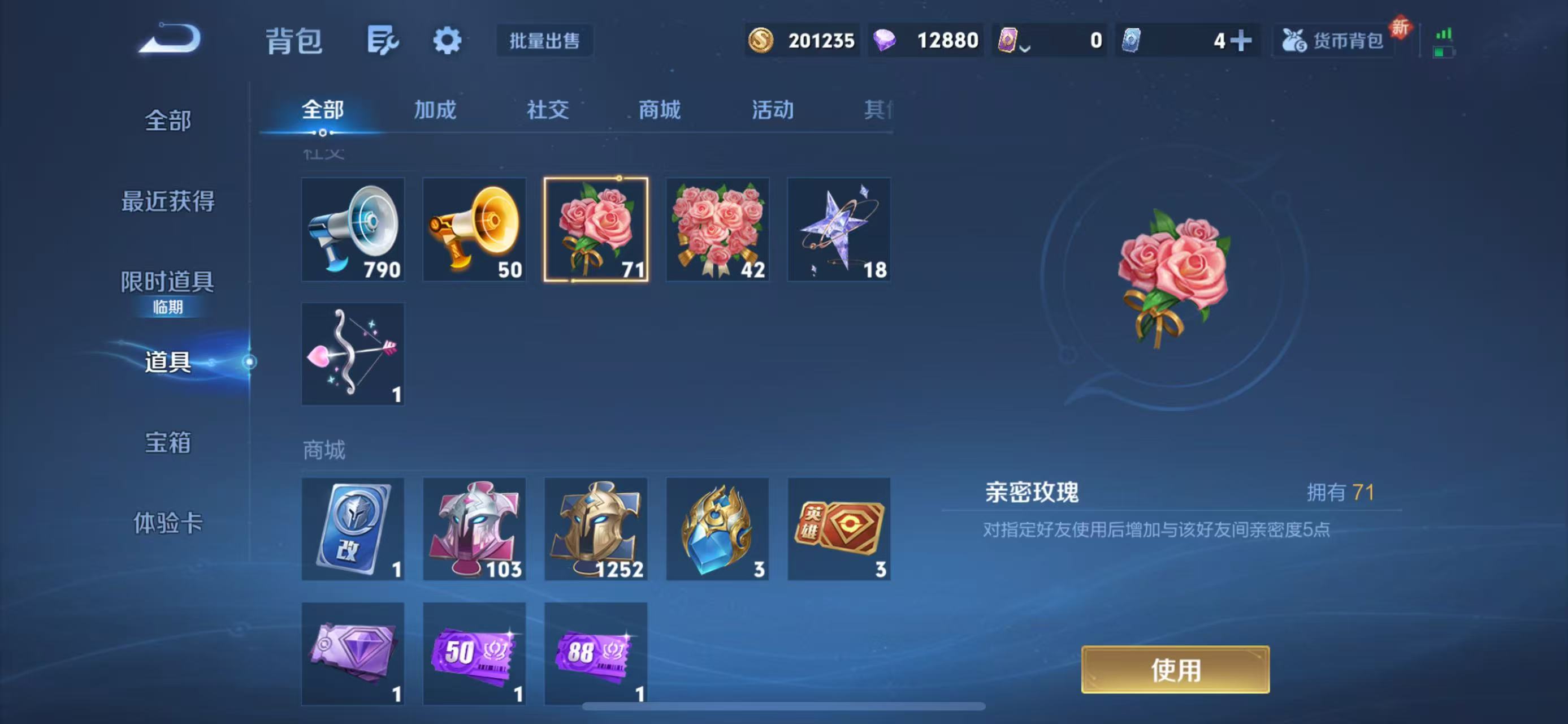
Task: Open the settings gear icon
Action: 447,40
